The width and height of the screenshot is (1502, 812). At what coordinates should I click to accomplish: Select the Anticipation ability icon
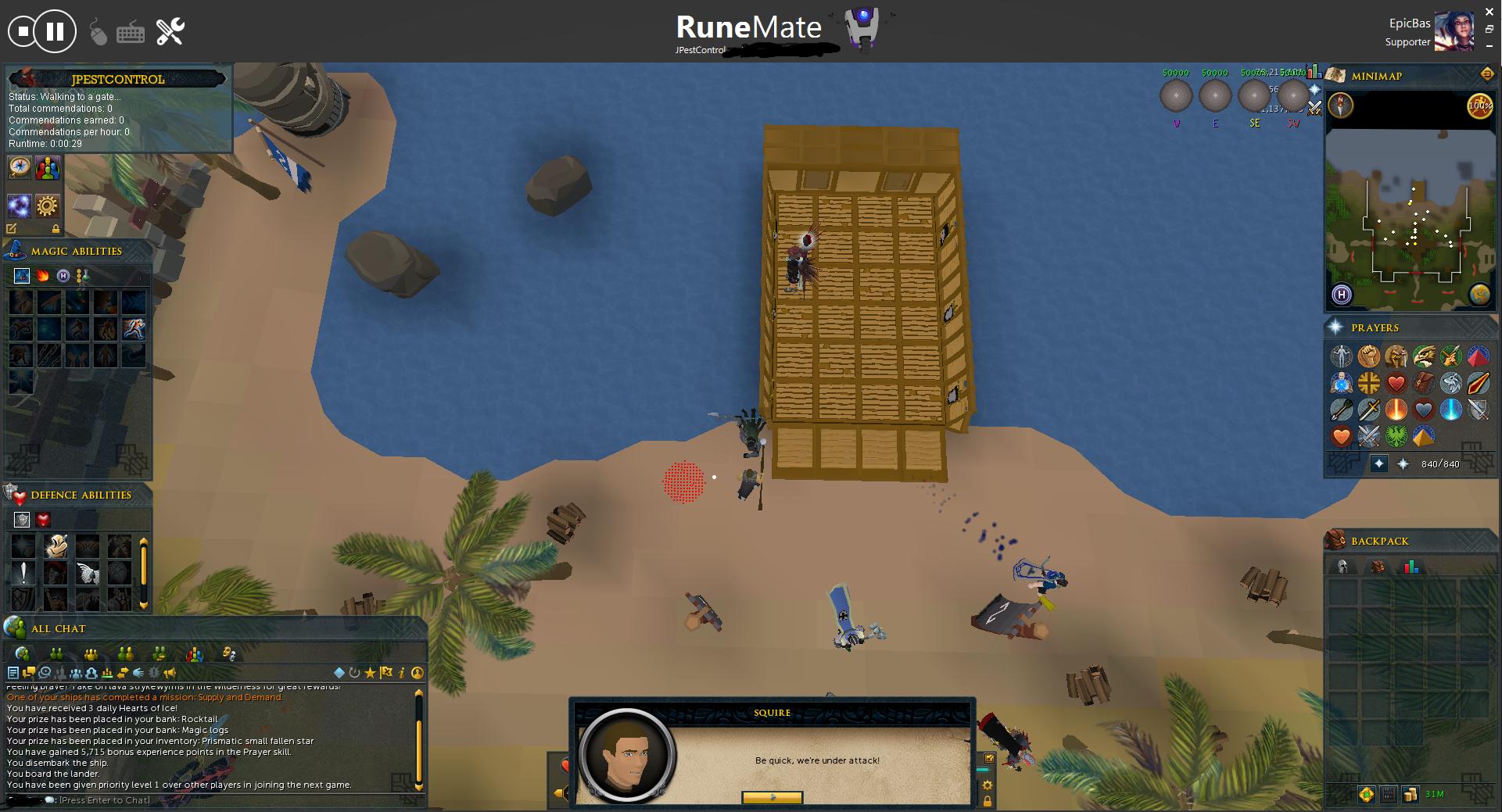[56, 546]
